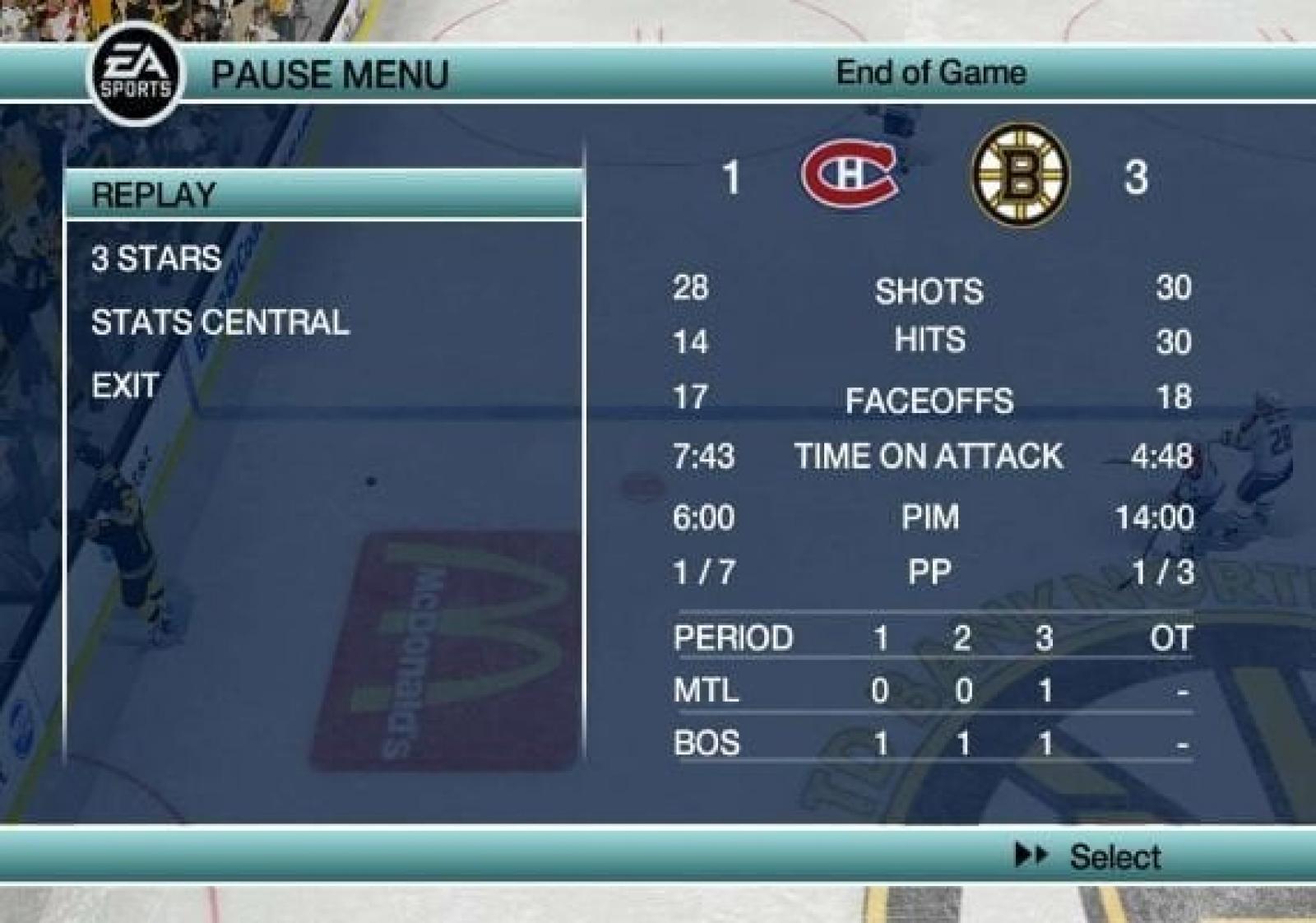The width and height of the screenshot is (1316, 923).
Task: Choose EXIT from the pause menu
Action: coord(125,385)
